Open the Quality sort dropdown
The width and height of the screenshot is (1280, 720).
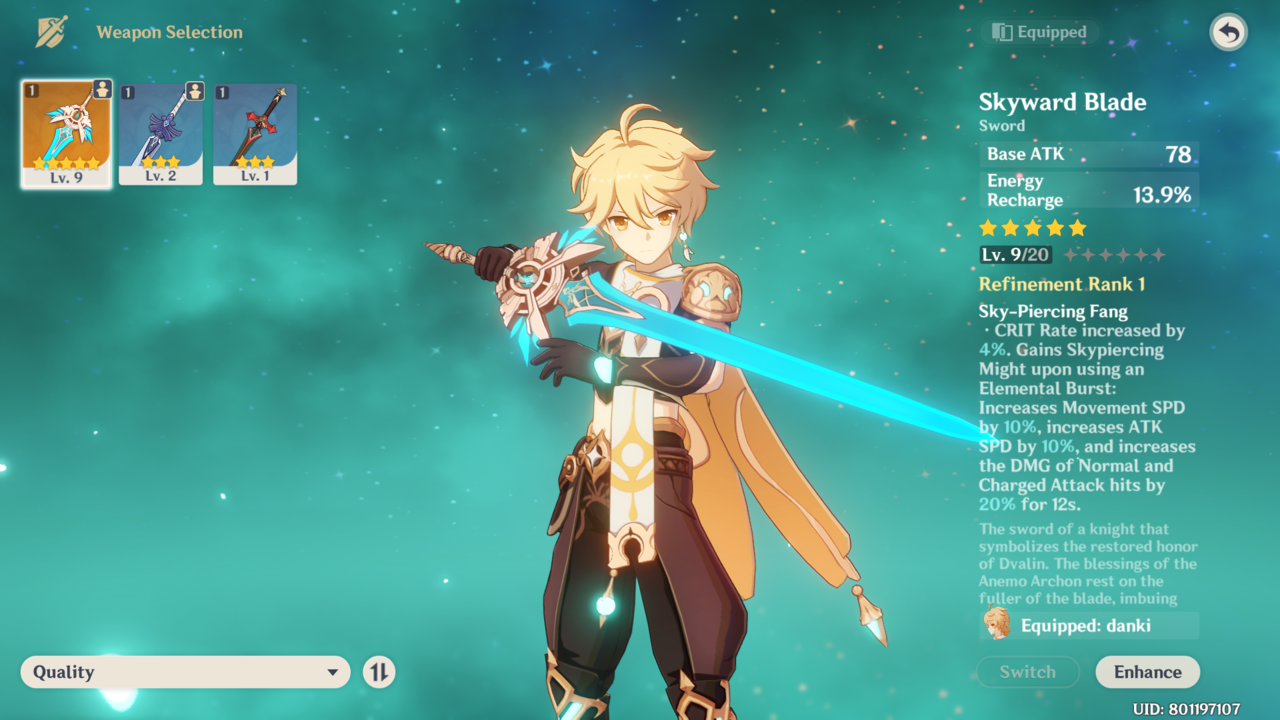click(185, 672)
